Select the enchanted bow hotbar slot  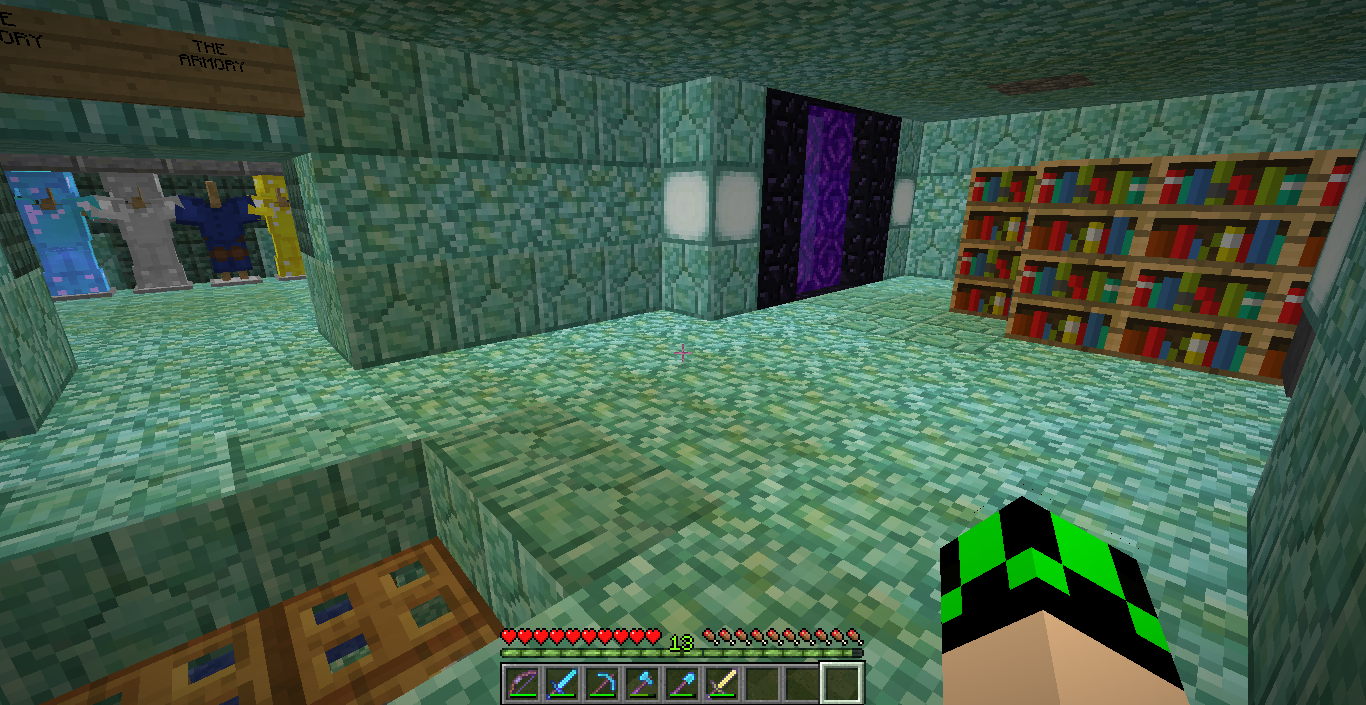523,683
